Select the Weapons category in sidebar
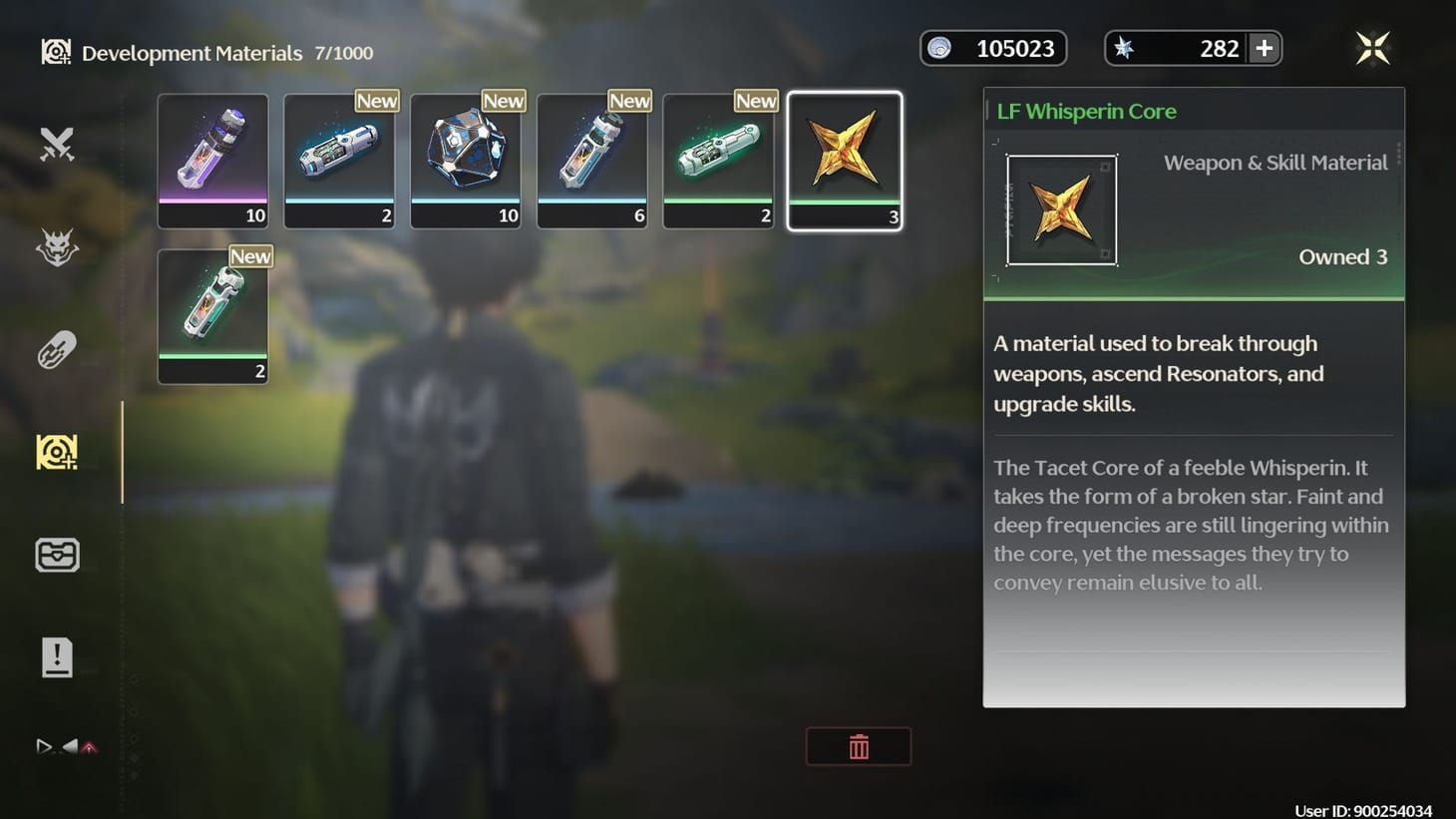 [57, 144]
